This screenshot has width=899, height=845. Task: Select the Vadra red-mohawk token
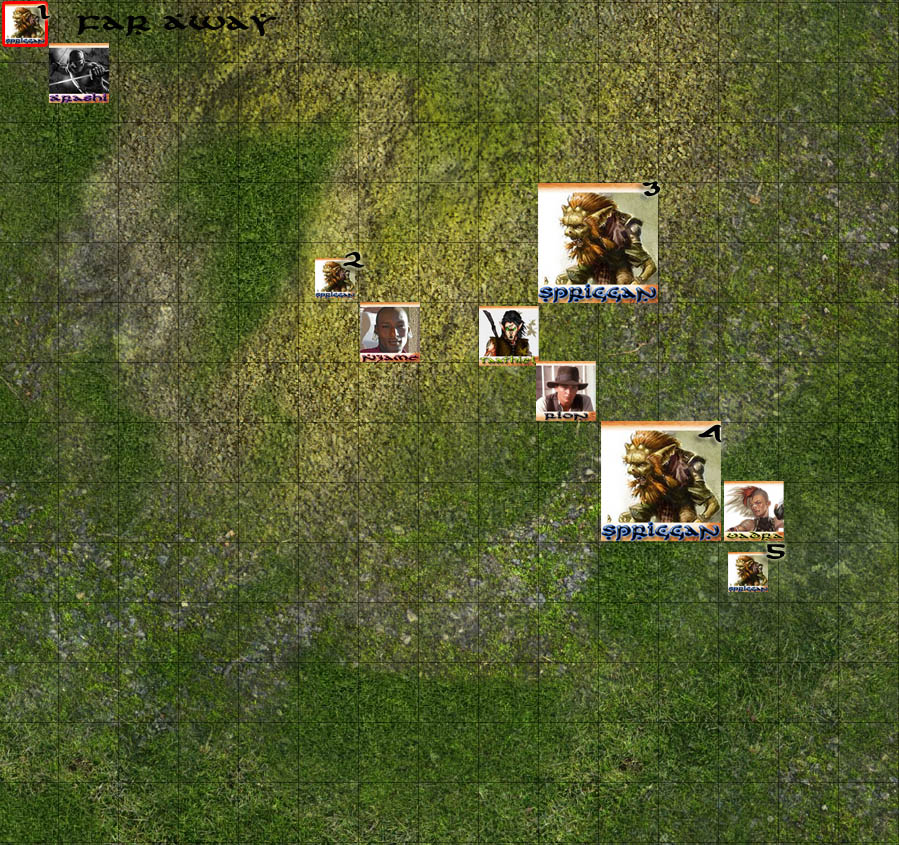click(753, 511)
